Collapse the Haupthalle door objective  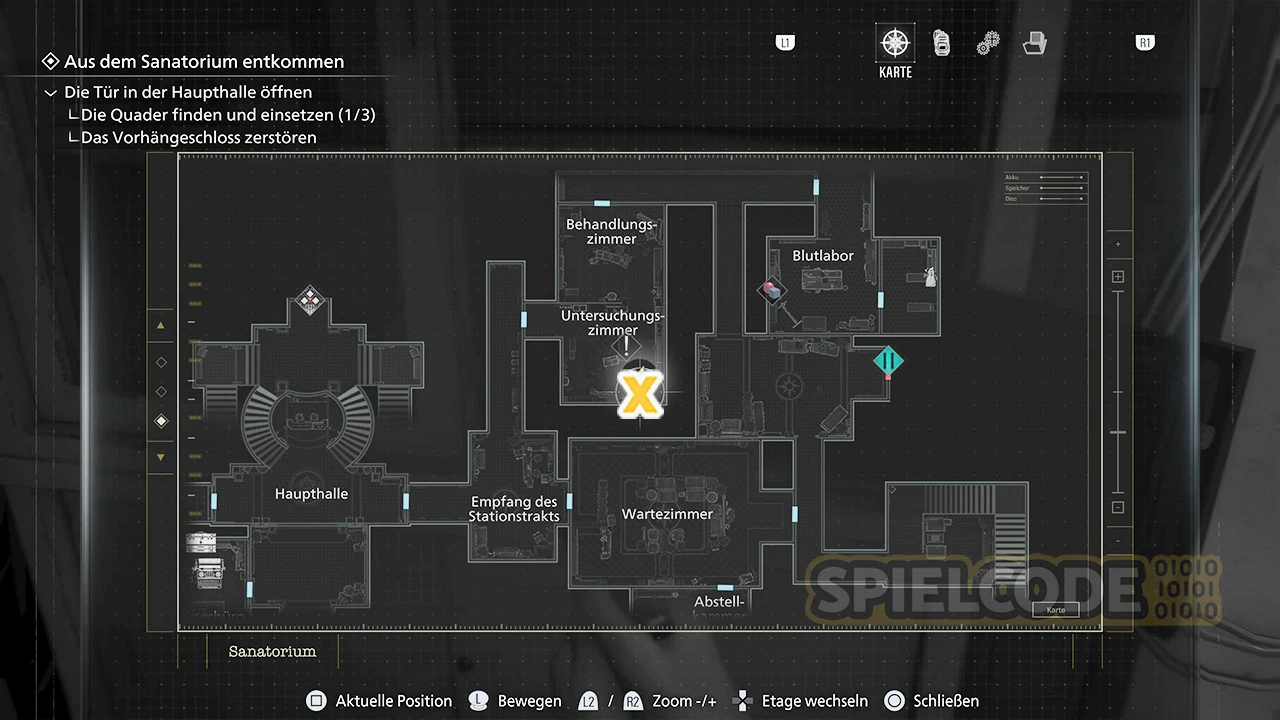pos(51,92)
